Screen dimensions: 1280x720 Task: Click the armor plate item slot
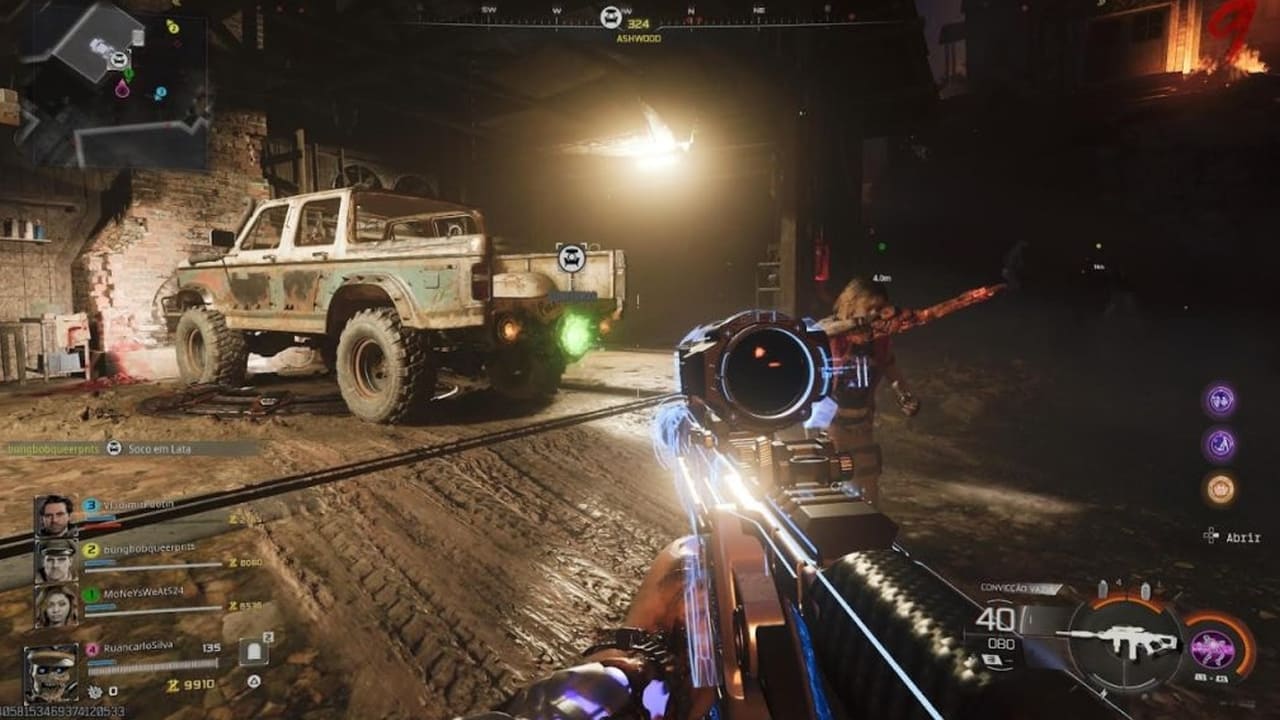[x=254, y=652]
